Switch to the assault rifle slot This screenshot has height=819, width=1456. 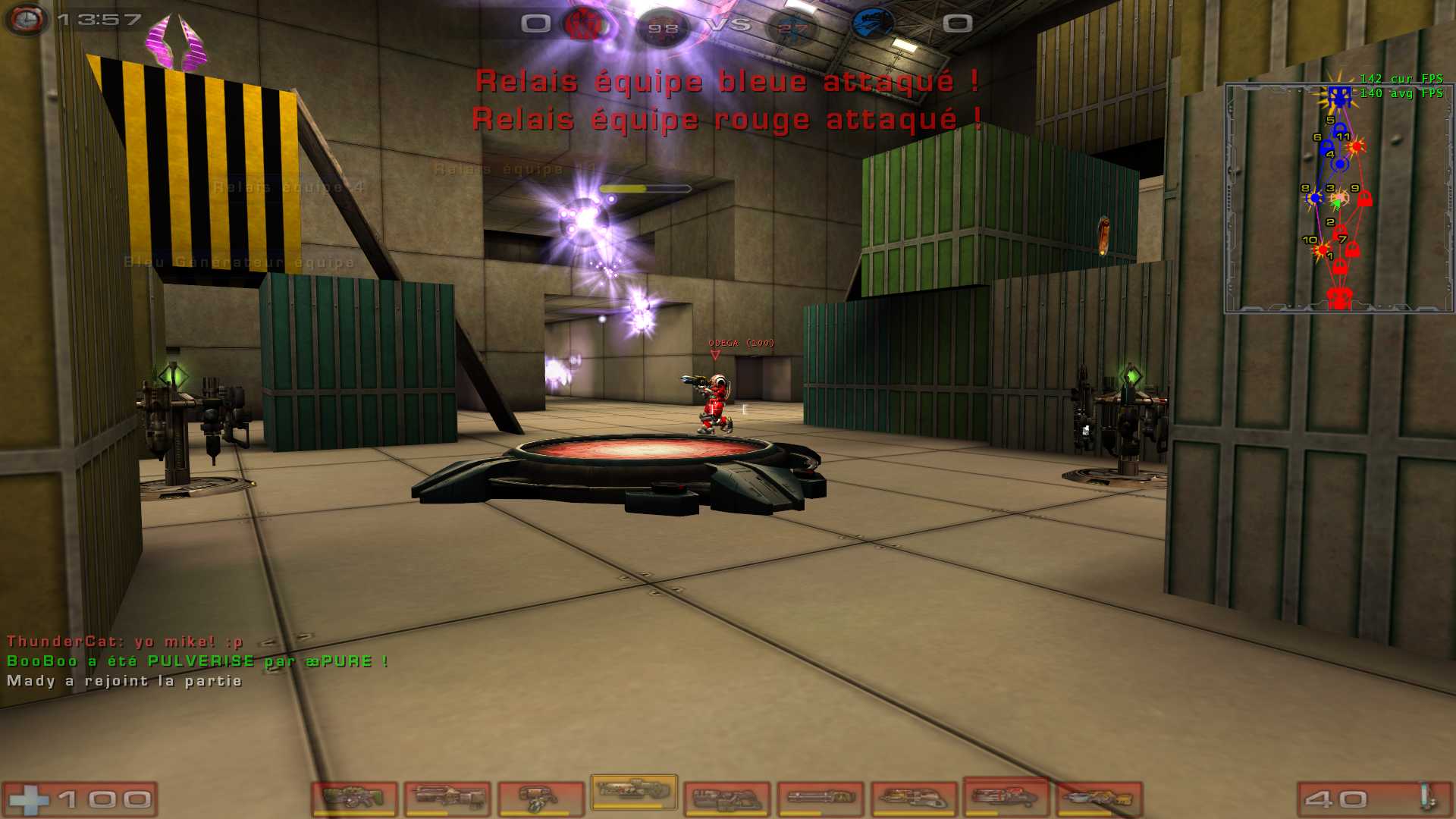(447, 799)
